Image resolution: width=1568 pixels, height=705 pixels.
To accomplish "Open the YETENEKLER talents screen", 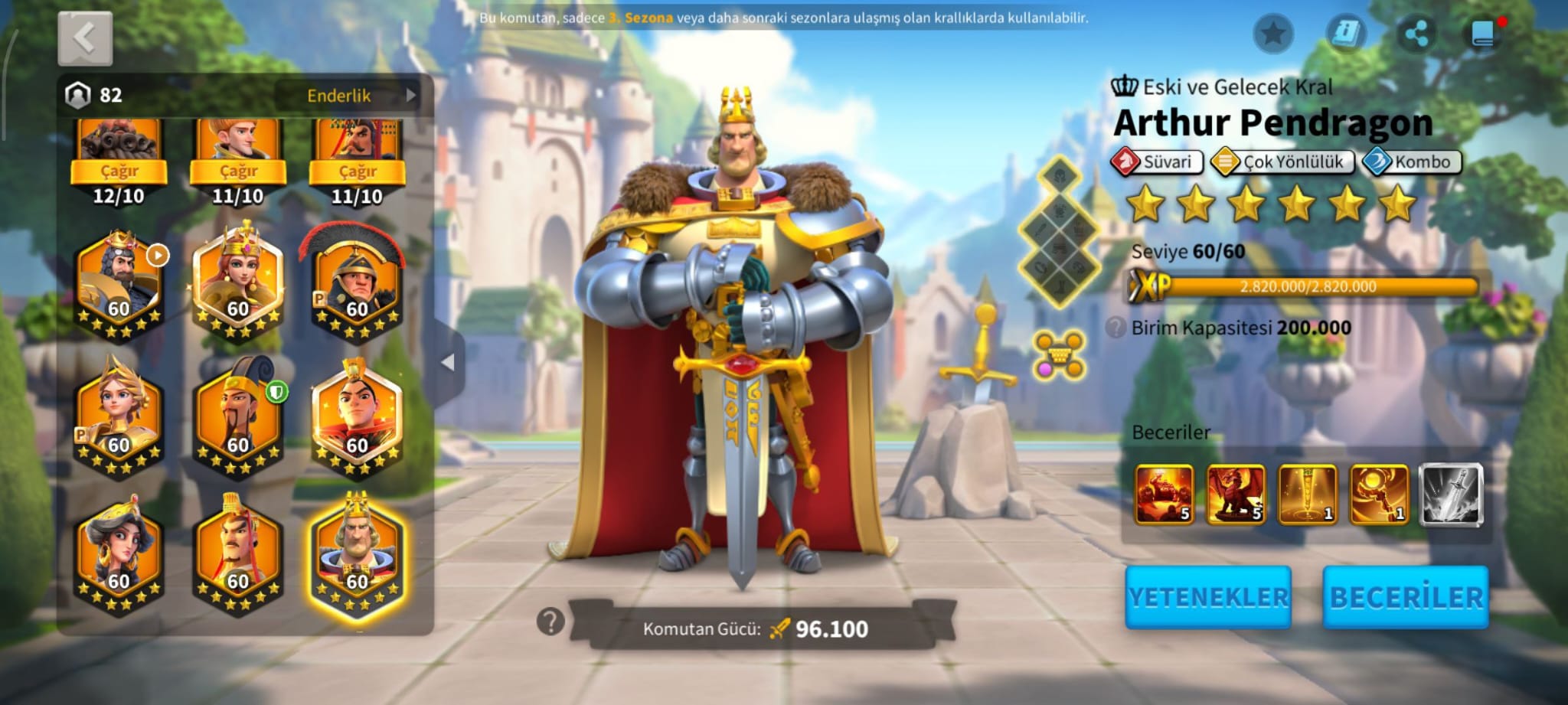I will click(1208, 597).
